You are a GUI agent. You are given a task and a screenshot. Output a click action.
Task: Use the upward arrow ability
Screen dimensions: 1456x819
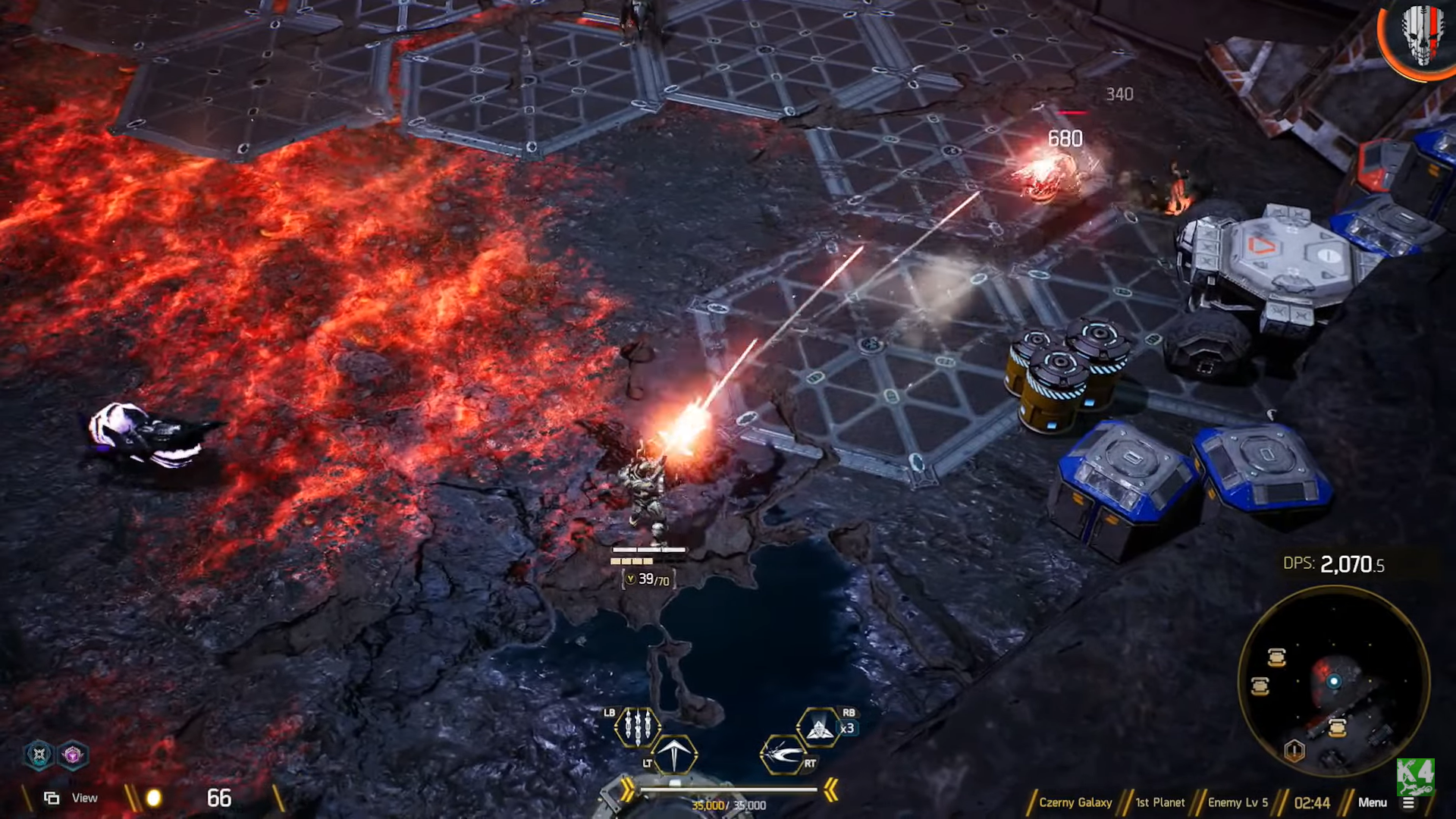click(673, 755)
